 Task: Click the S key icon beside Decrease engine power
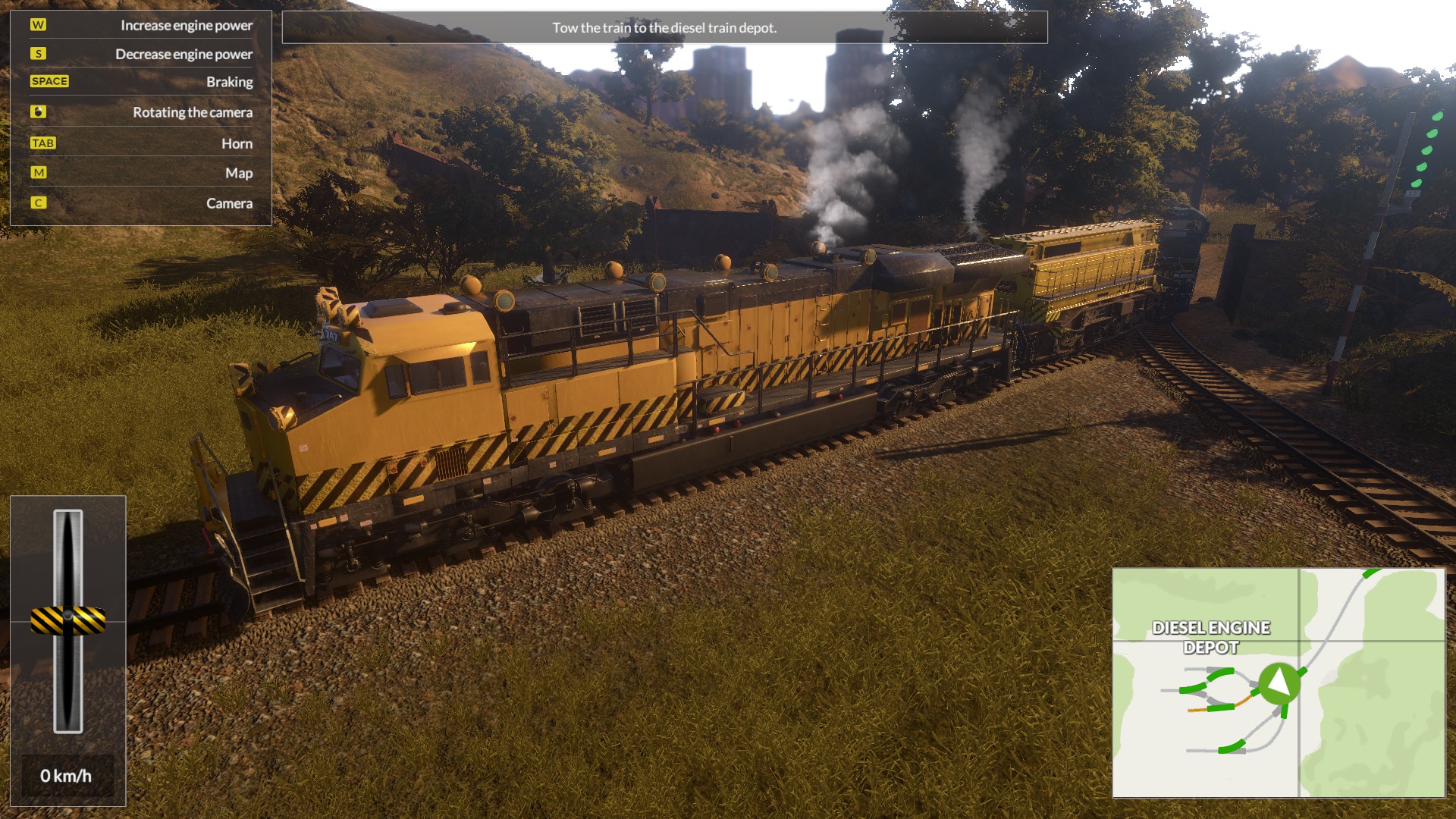click(x=39, y=54)
